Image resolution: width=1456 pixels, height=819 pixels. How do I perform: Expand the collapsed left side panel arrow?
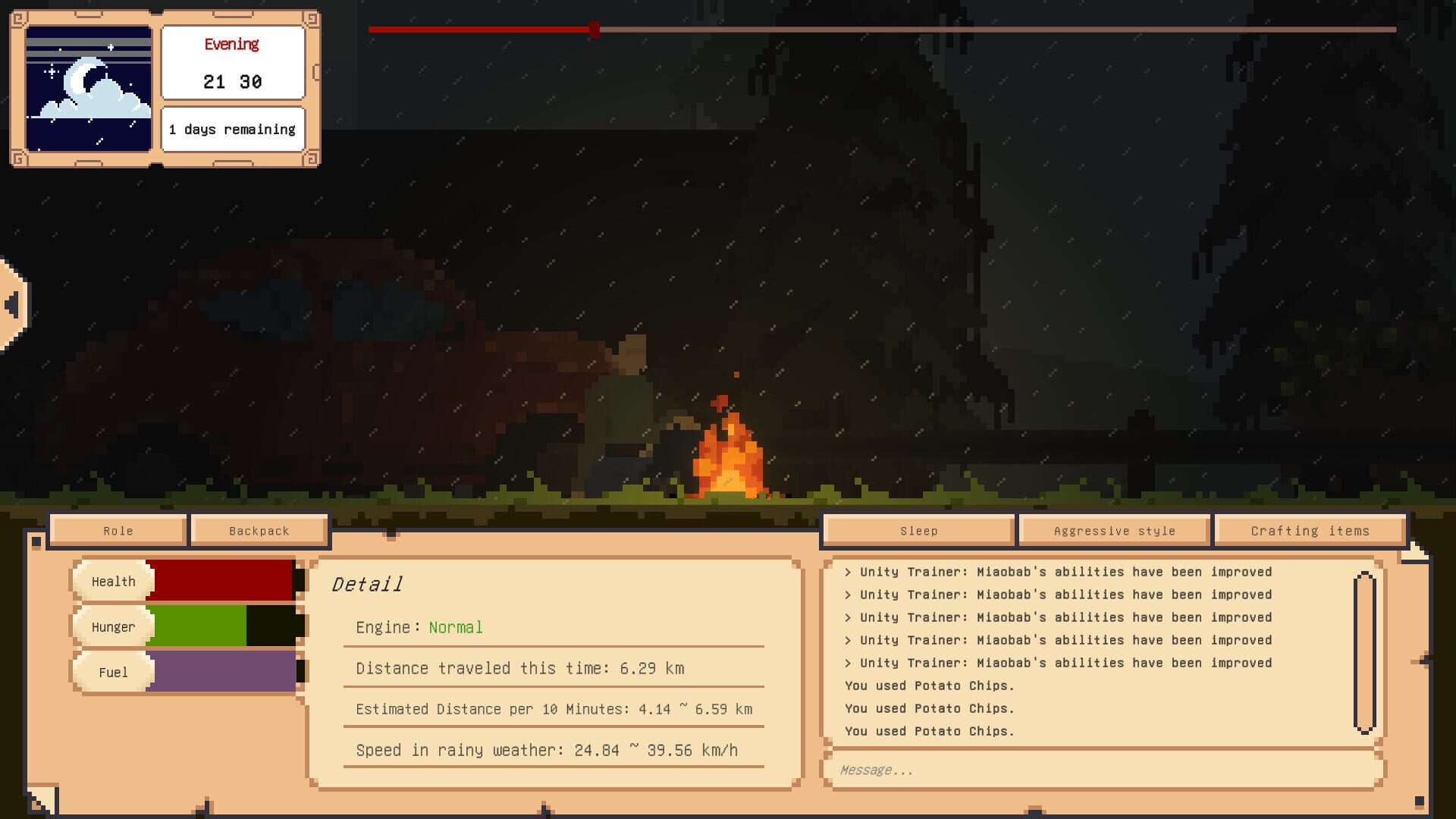tap(11, 303)
